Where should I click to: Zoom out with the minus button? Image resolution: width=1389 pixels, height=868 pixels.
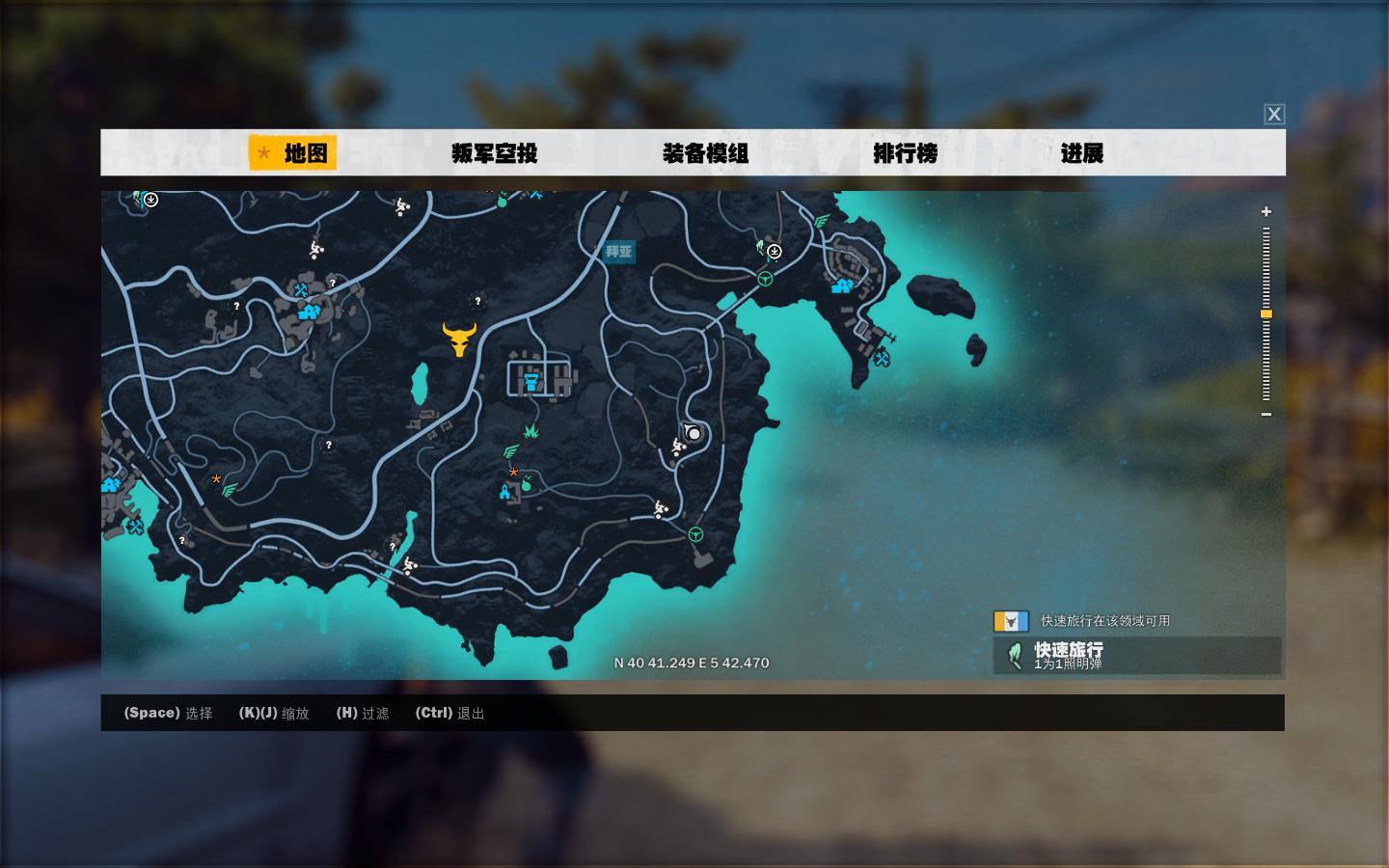pyautogui.click(x=1266, y=415)
